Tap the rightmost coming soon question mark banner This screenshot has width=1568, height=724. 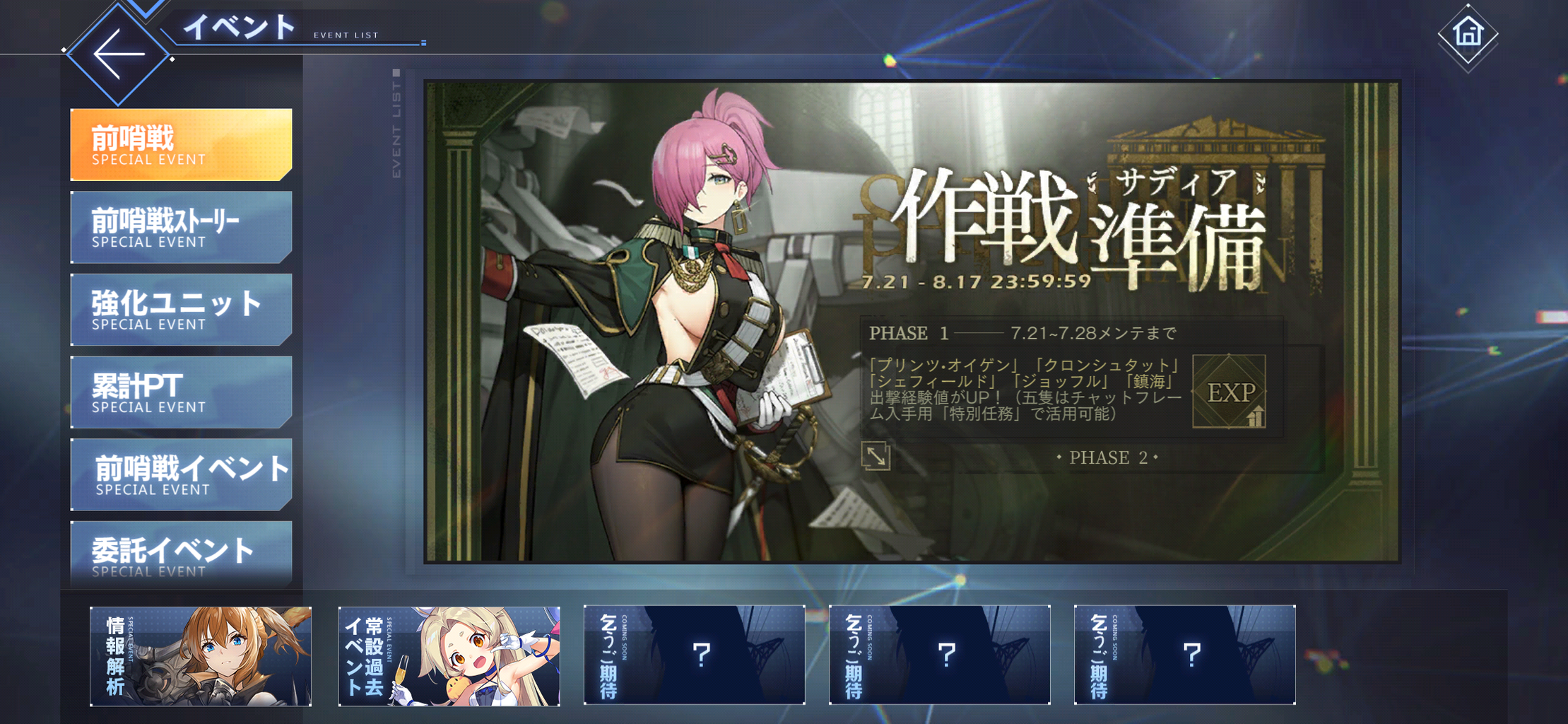click(x=1185, y=655)
